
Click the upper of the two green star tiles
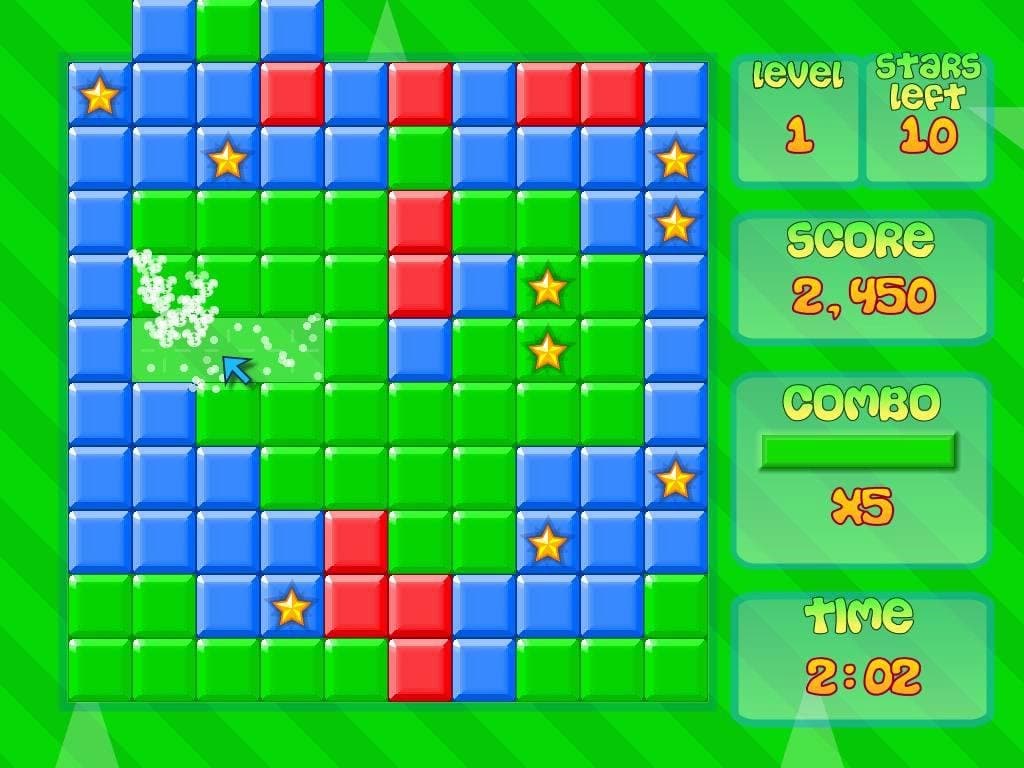tap(547, 287)
